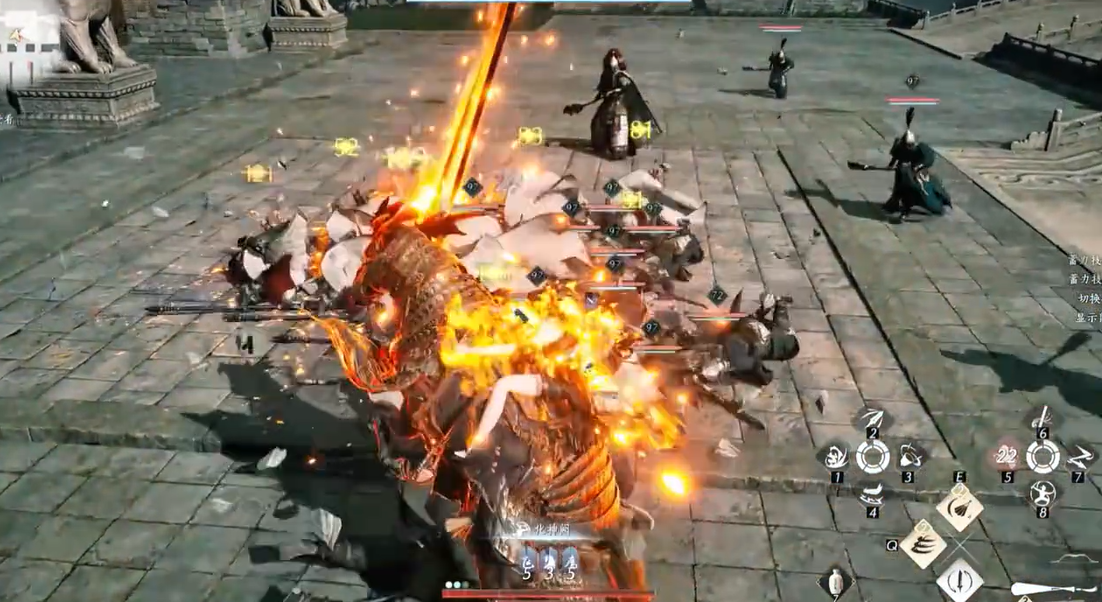Select the red cooldown skill in slot 5
Image resolution: width=1102 pixels, height=602 pixels.
click(1006, 457)
